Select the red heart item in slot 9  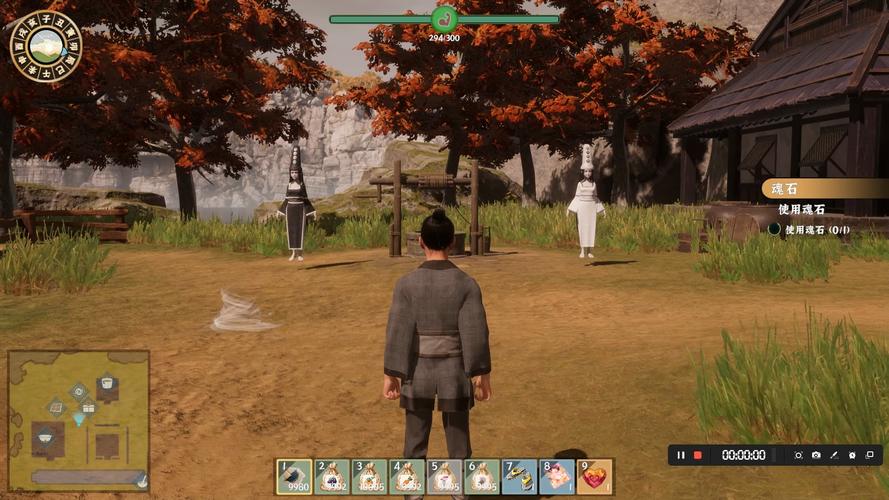(x=595, y=477)
